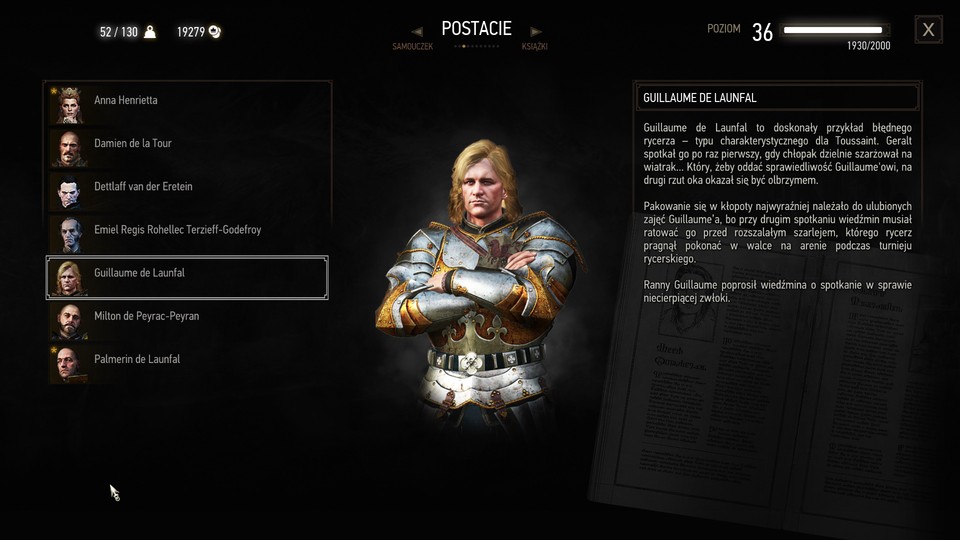Screen dimensions: 960x540
Task: Open Milton de Peyrac-Peyran's entry
Action: (x=187, y=316)
